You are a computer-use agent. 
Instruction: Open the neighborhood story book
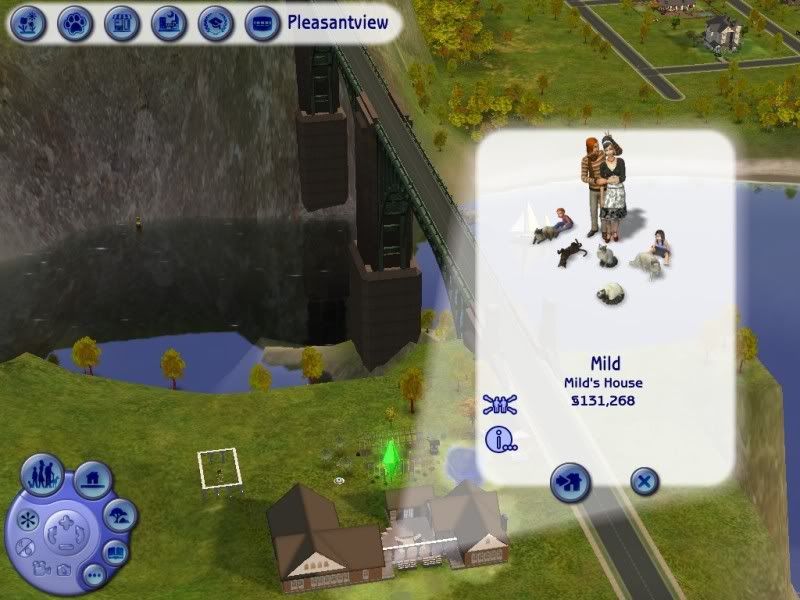[117, 551]
